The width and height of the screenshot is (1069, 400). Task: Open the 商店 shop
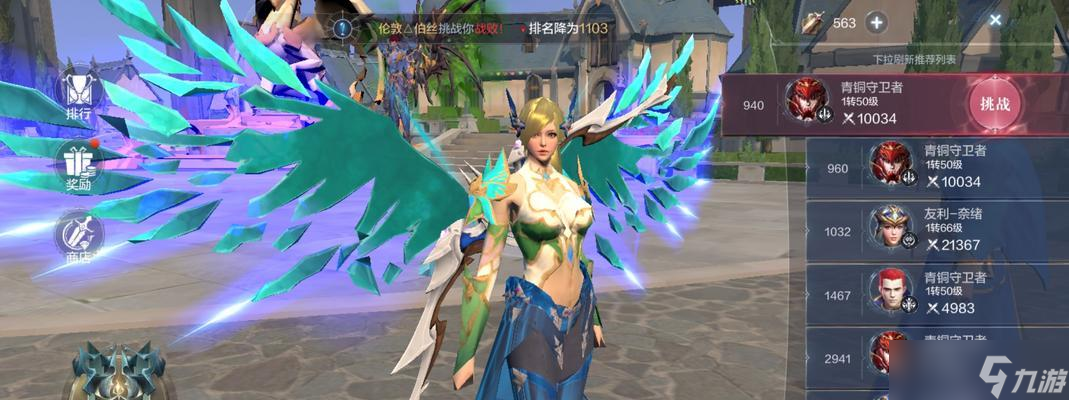click(x=78, y=236)
